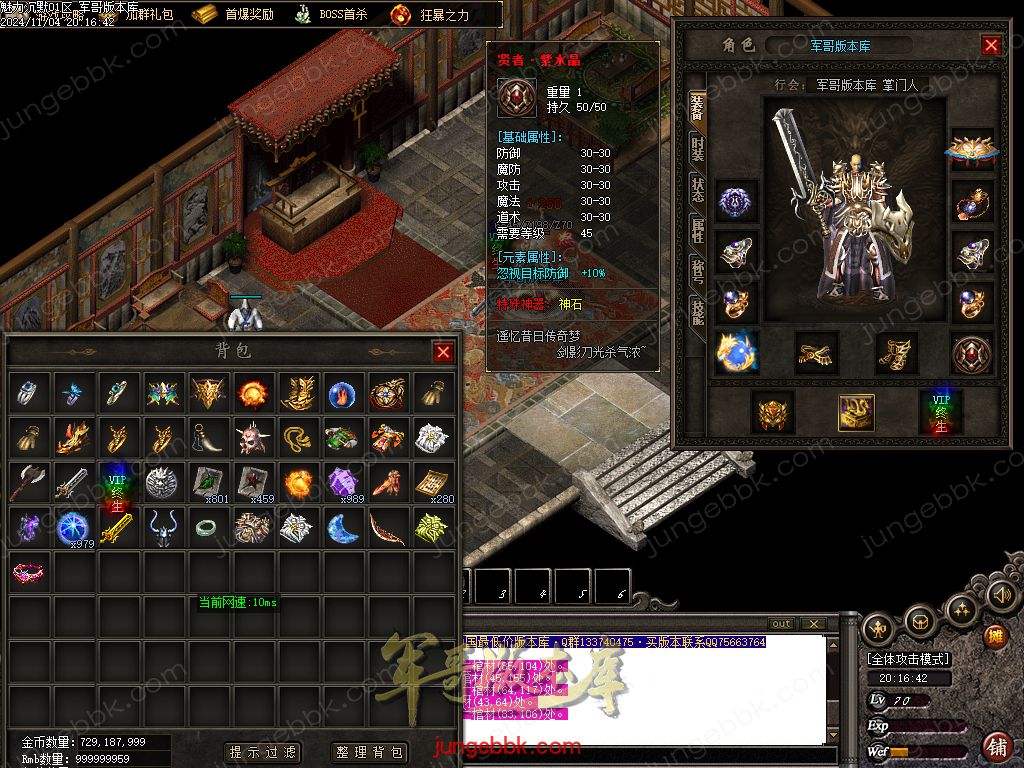Screen dimensions: 1024x768
Task: Close the character panel
Action: coord(991,45)
